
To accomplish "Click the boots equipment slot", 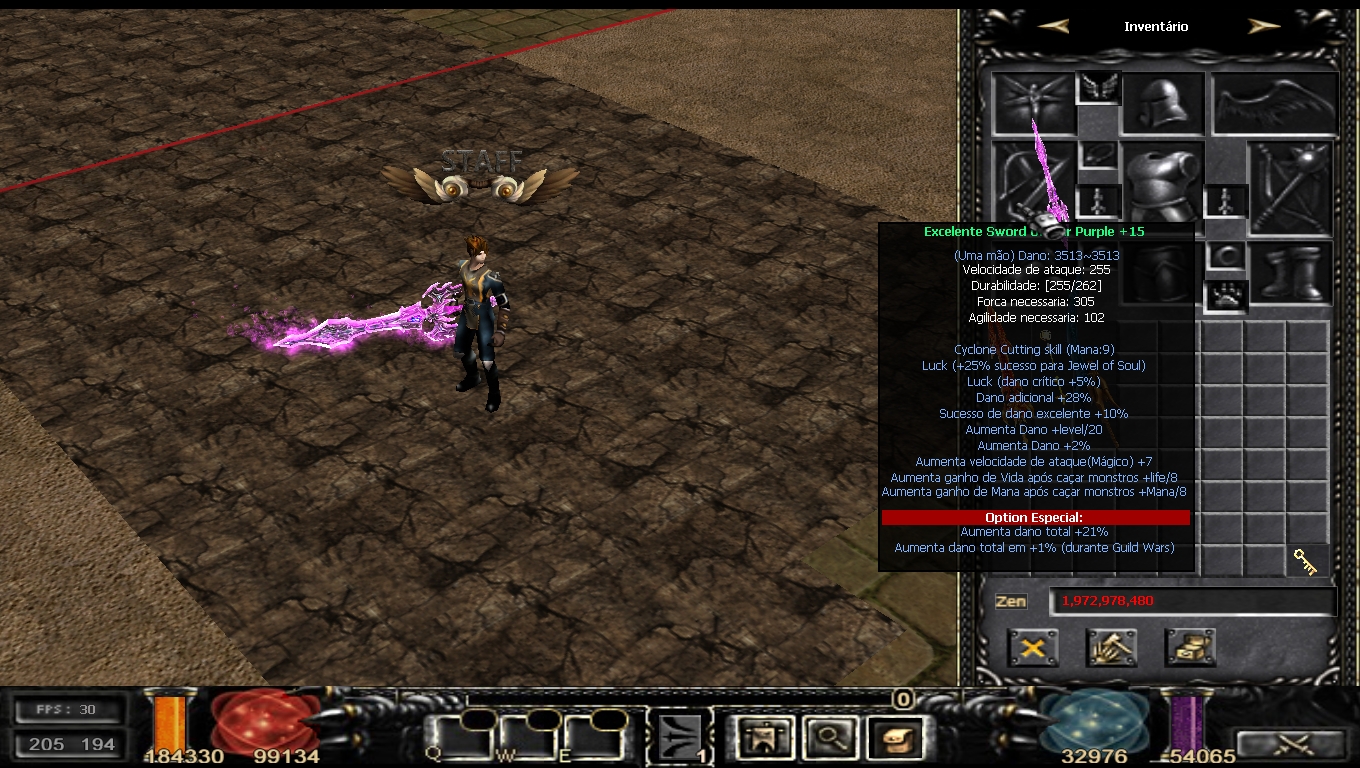I will 1292,272.
